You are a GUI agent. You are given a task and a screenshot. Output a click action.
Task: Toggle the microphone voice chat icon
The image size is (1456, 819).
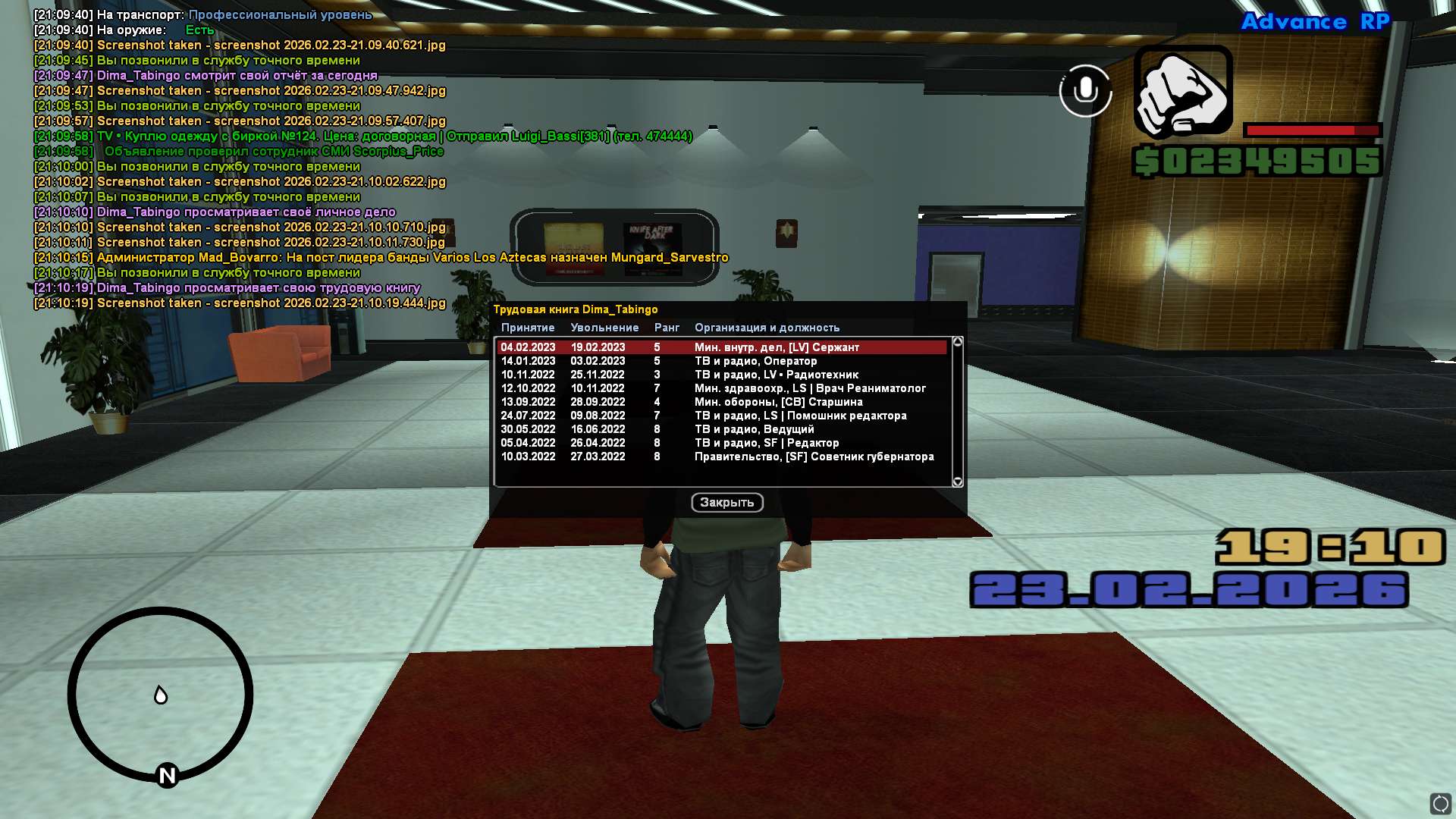click(1085, 90)
